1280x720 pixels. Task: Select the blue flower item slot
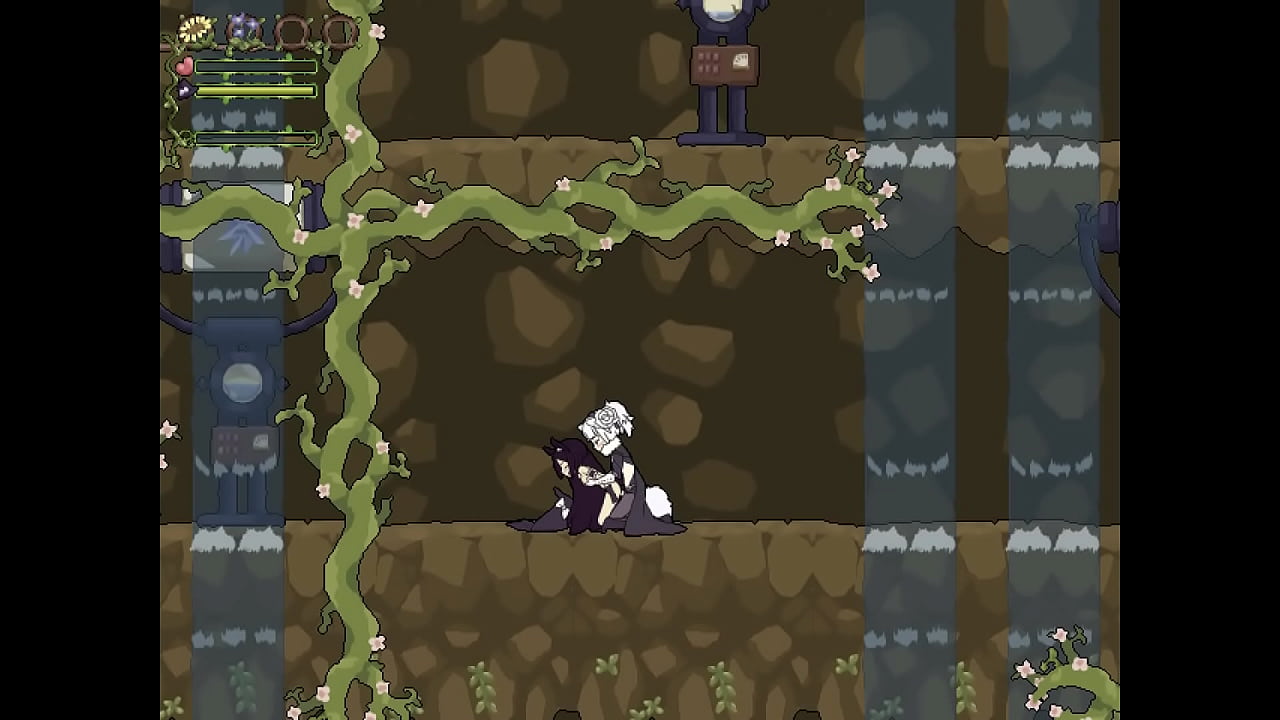tap(243, 27)
